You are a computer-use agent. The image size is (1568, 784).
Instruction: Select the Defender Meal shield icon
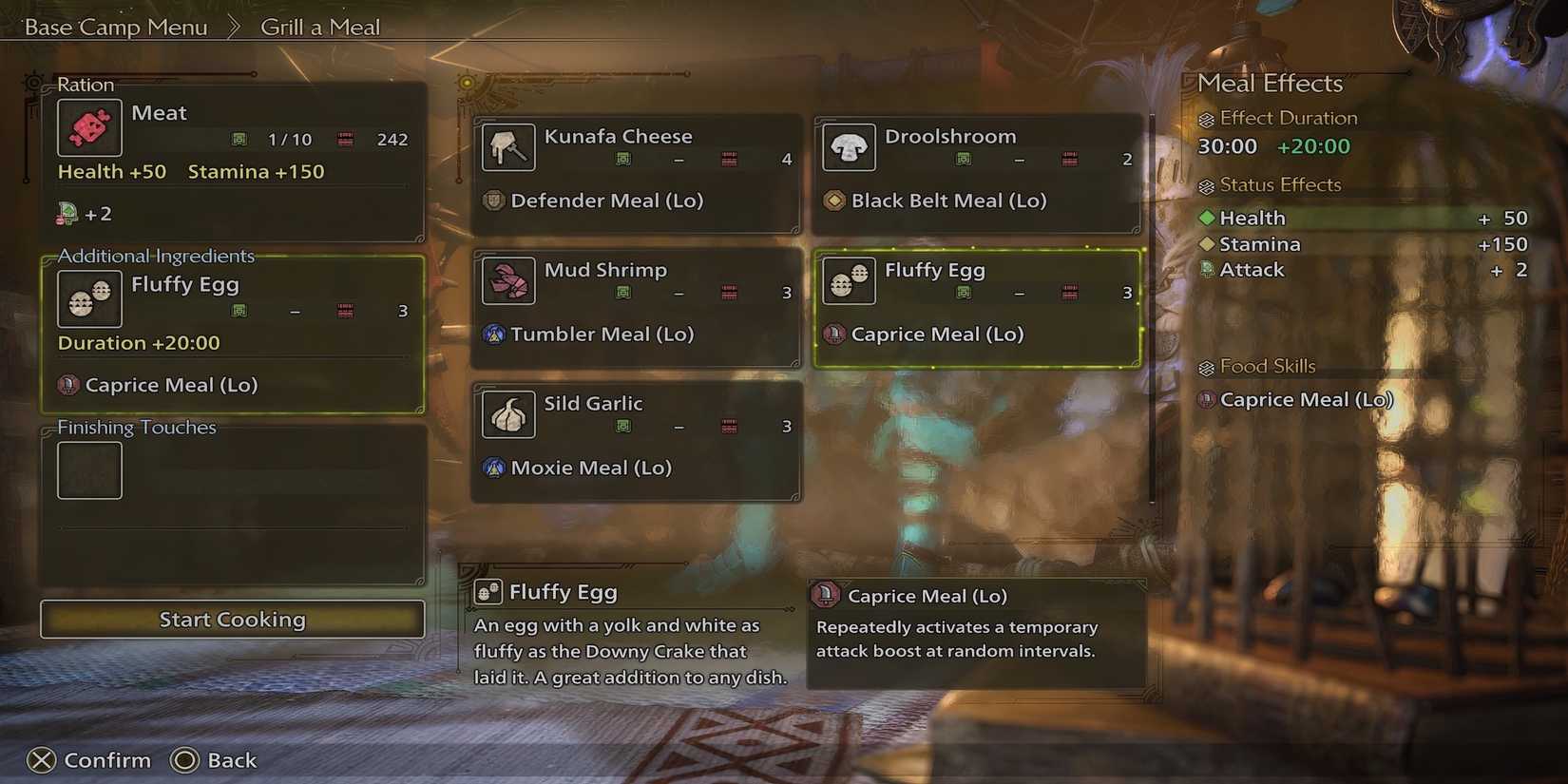[x=493, y=201]
